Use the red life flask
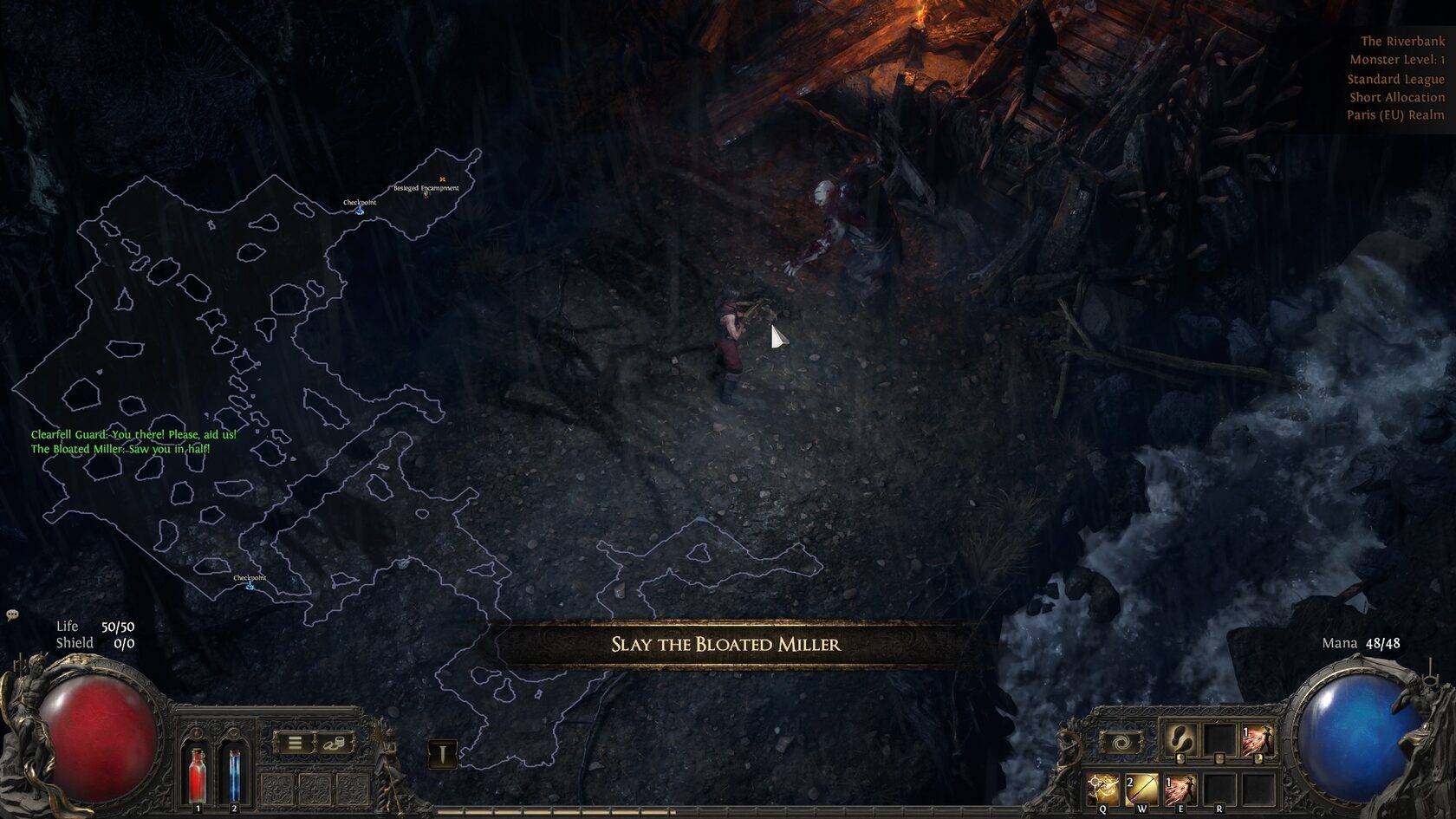This screenshot has height=819, width=1456. [x=198, y=772]
